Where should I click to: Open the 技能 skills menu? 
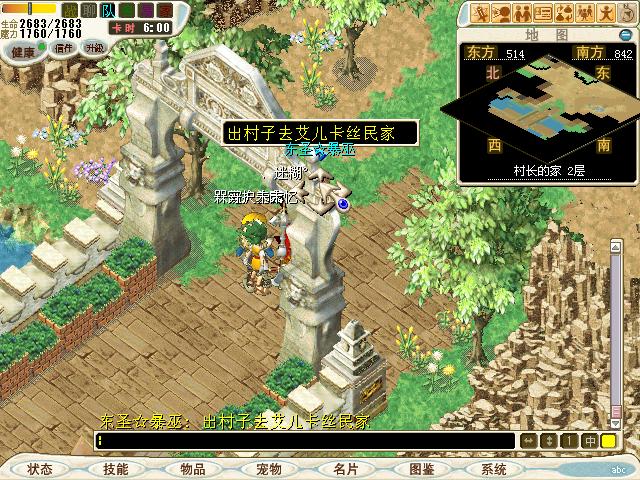[x=116, y=469]
